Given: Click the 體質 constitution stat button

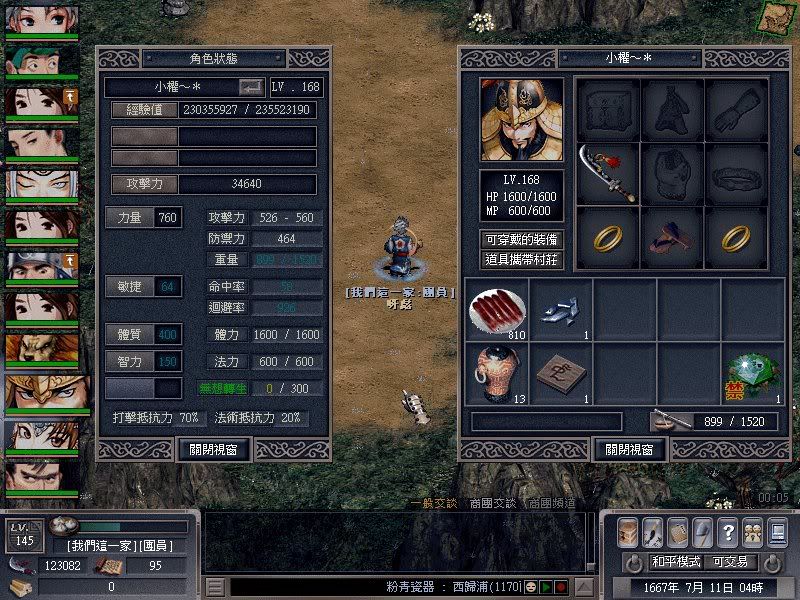Looking at the screenshot, I should click(130, 334).
